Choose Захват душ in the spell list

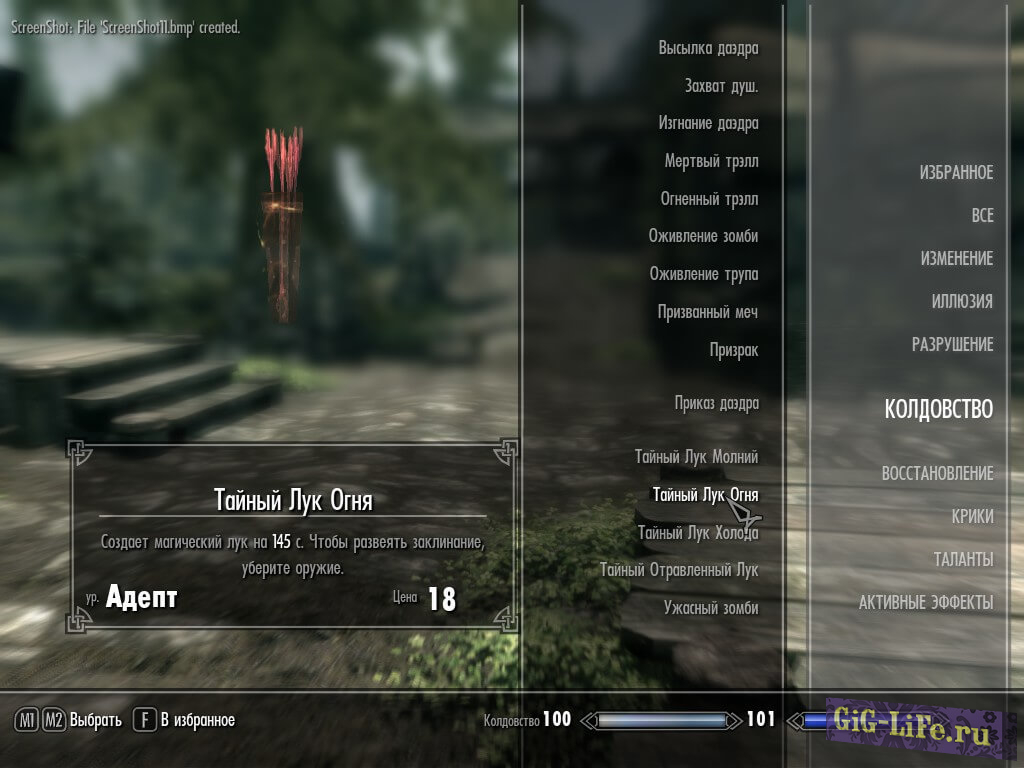[721, 86]
